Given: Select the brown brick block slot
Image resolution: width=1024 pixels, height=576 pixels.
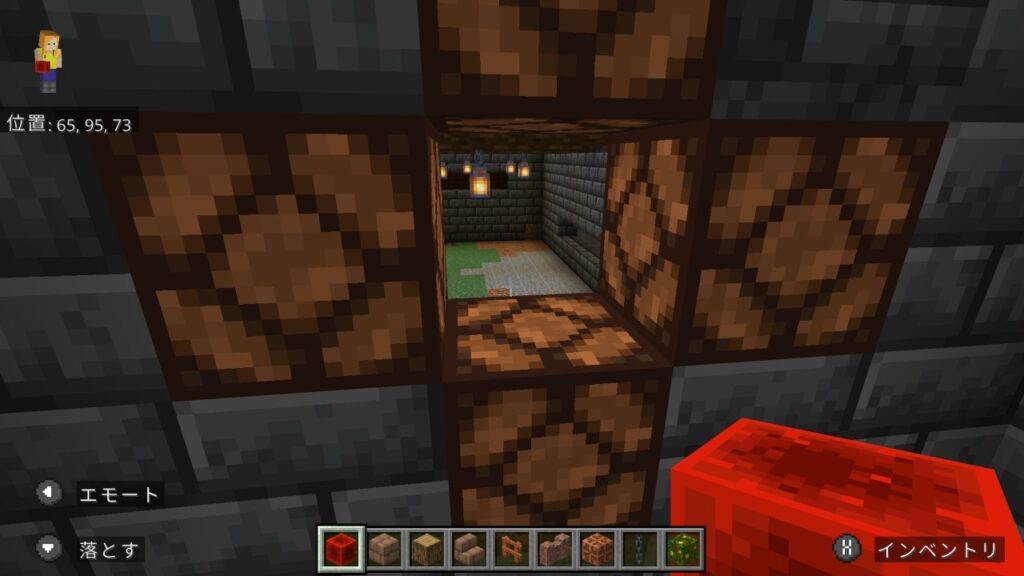Looking at the screenshot, I should (383, 548).
